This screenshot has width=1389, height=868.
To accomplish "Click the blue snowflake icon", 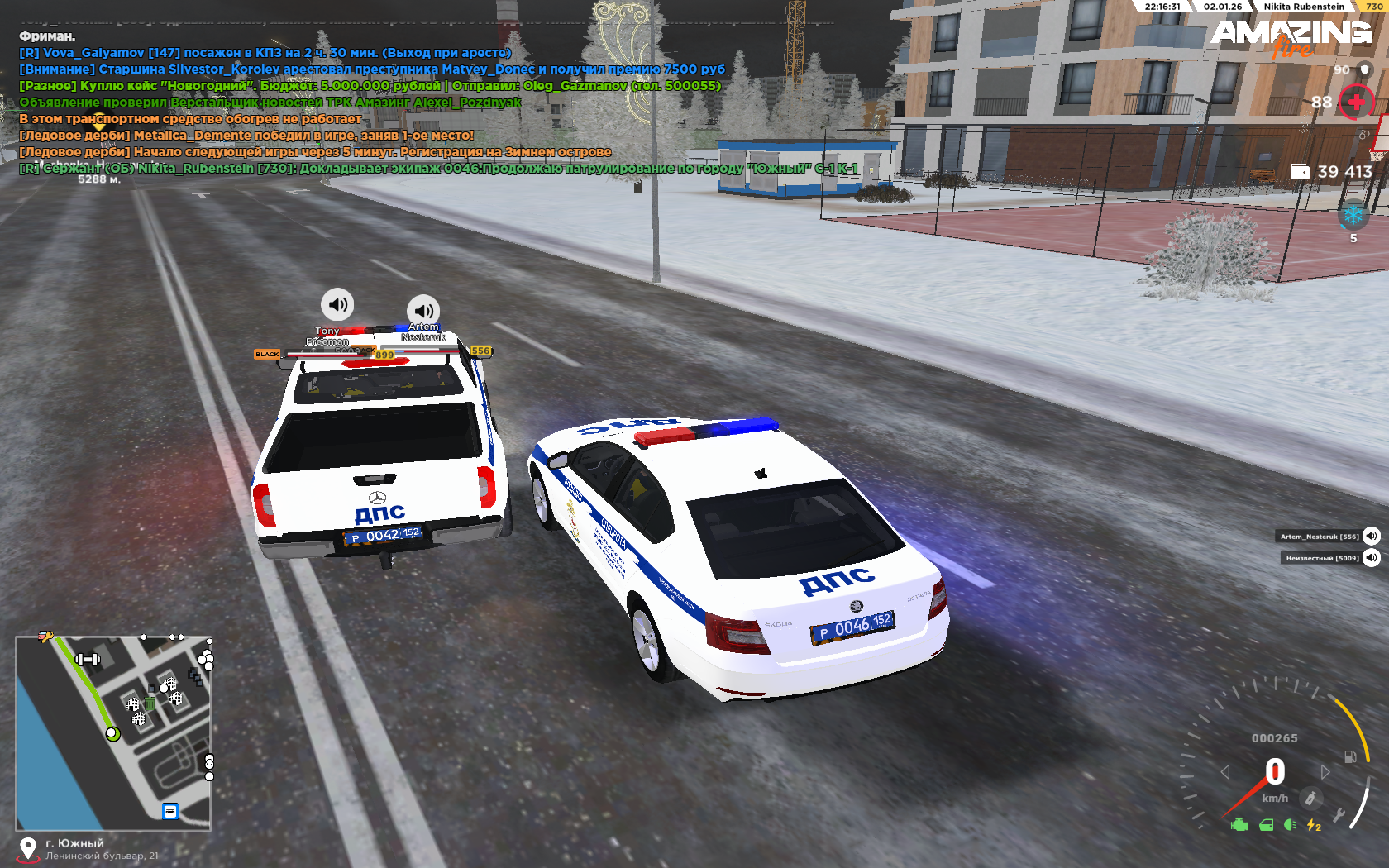I will coord(1353,216).
